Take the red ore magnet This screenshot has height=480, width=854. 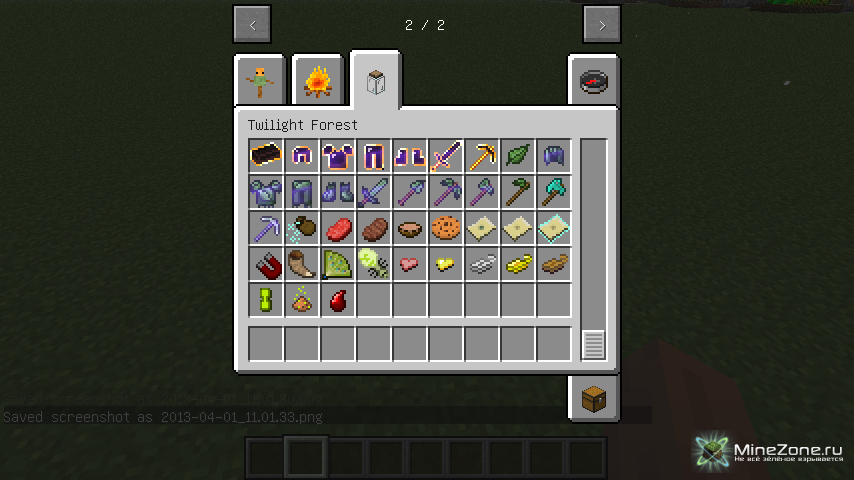(x=266, y=264)
